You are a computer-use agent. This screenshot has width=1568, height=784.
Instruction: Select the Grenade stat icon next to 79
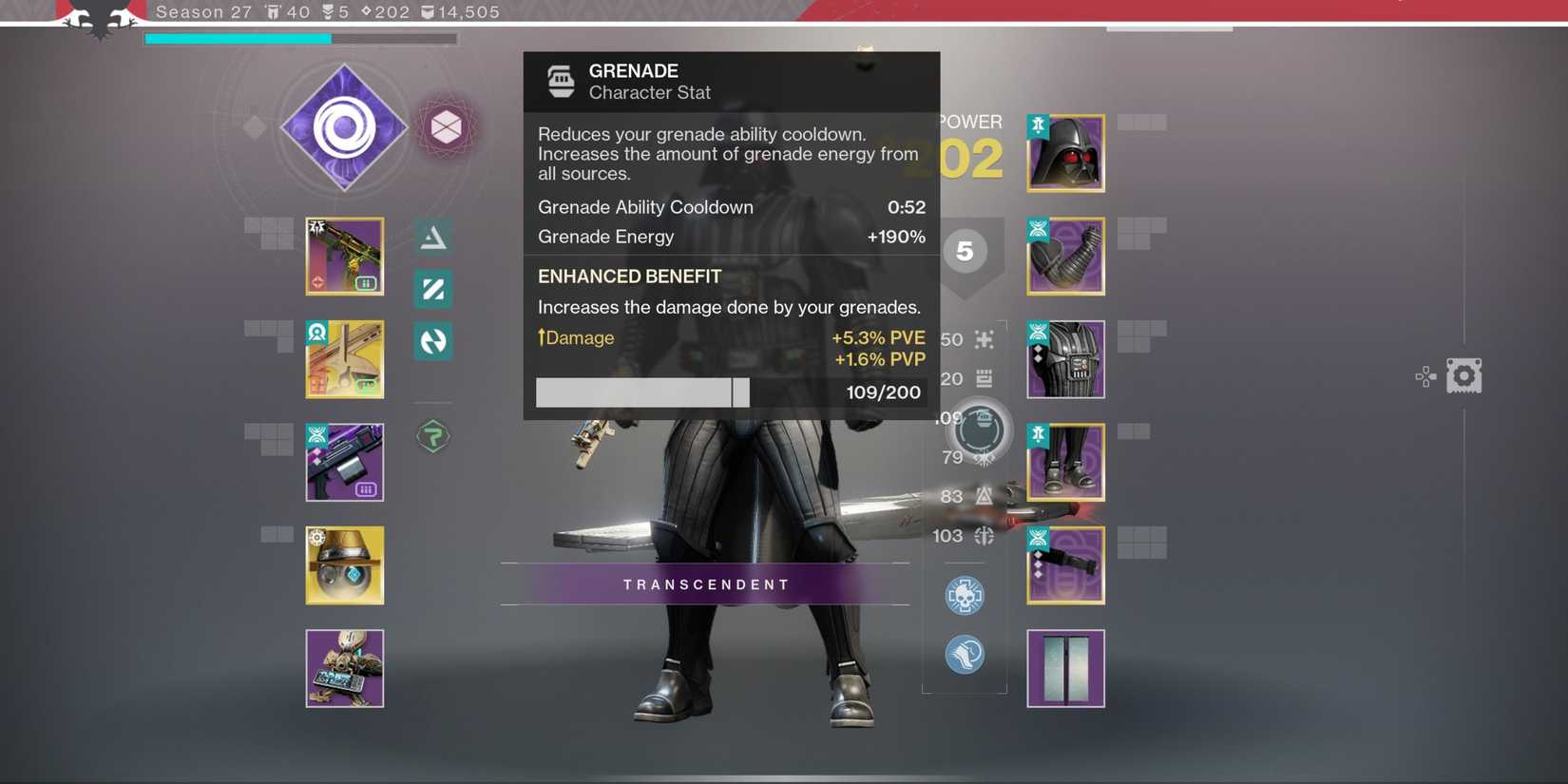point(984,457)
